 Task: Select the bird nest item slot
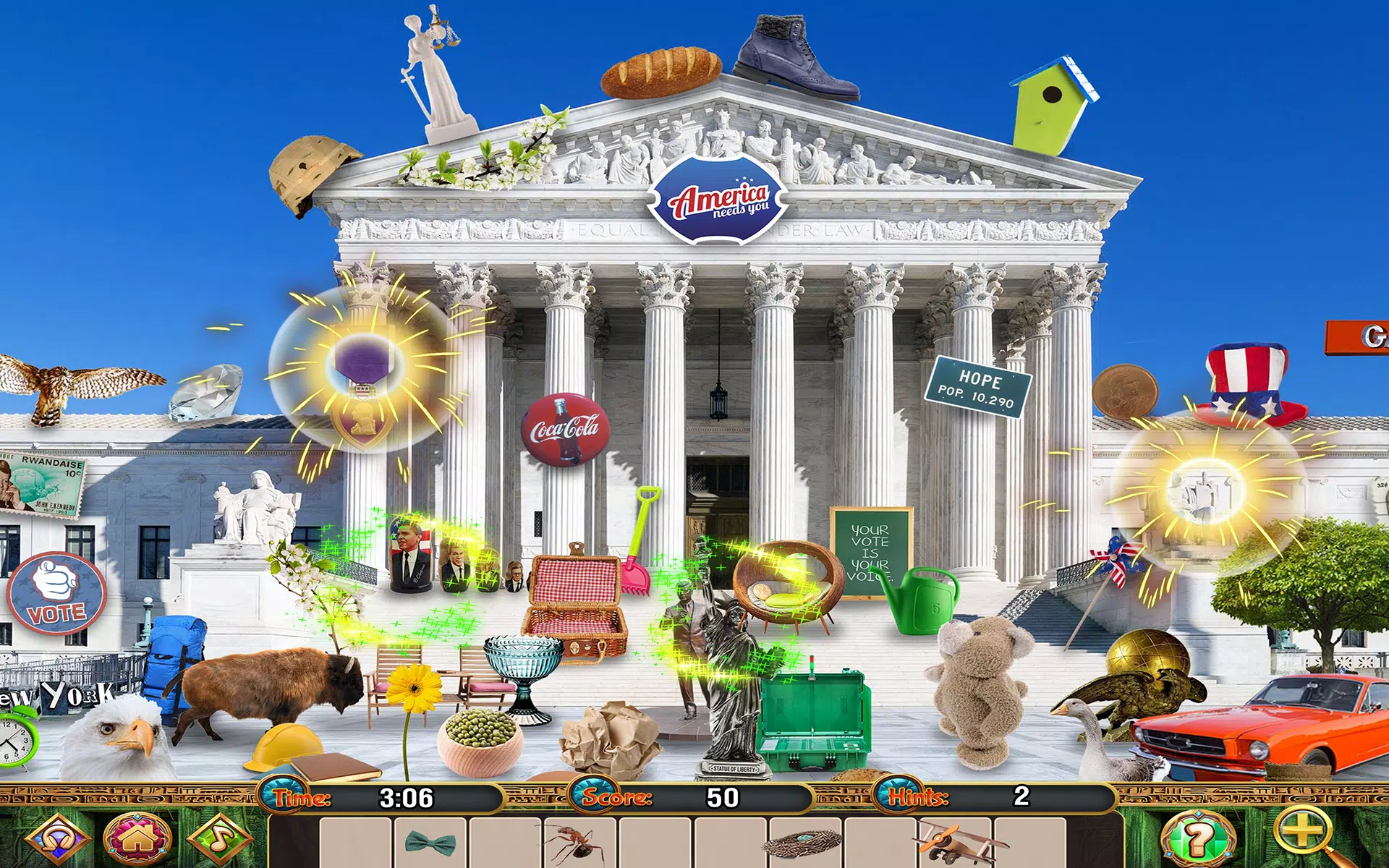pyautogui.click(x=805, y=843)
